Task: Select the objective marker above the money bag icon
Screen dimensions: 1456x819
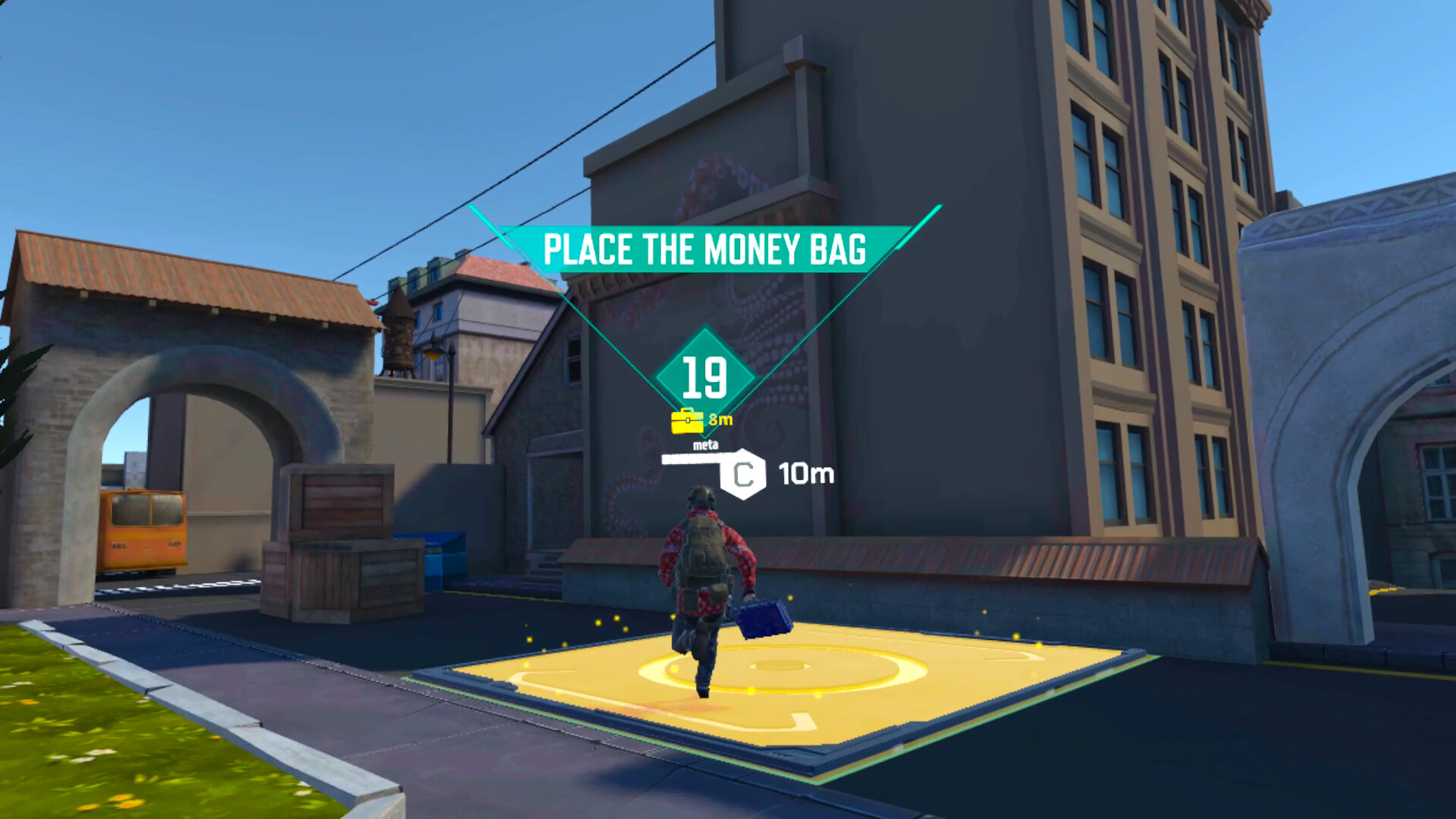Action: pyautogui.click(x=704, y=372)
